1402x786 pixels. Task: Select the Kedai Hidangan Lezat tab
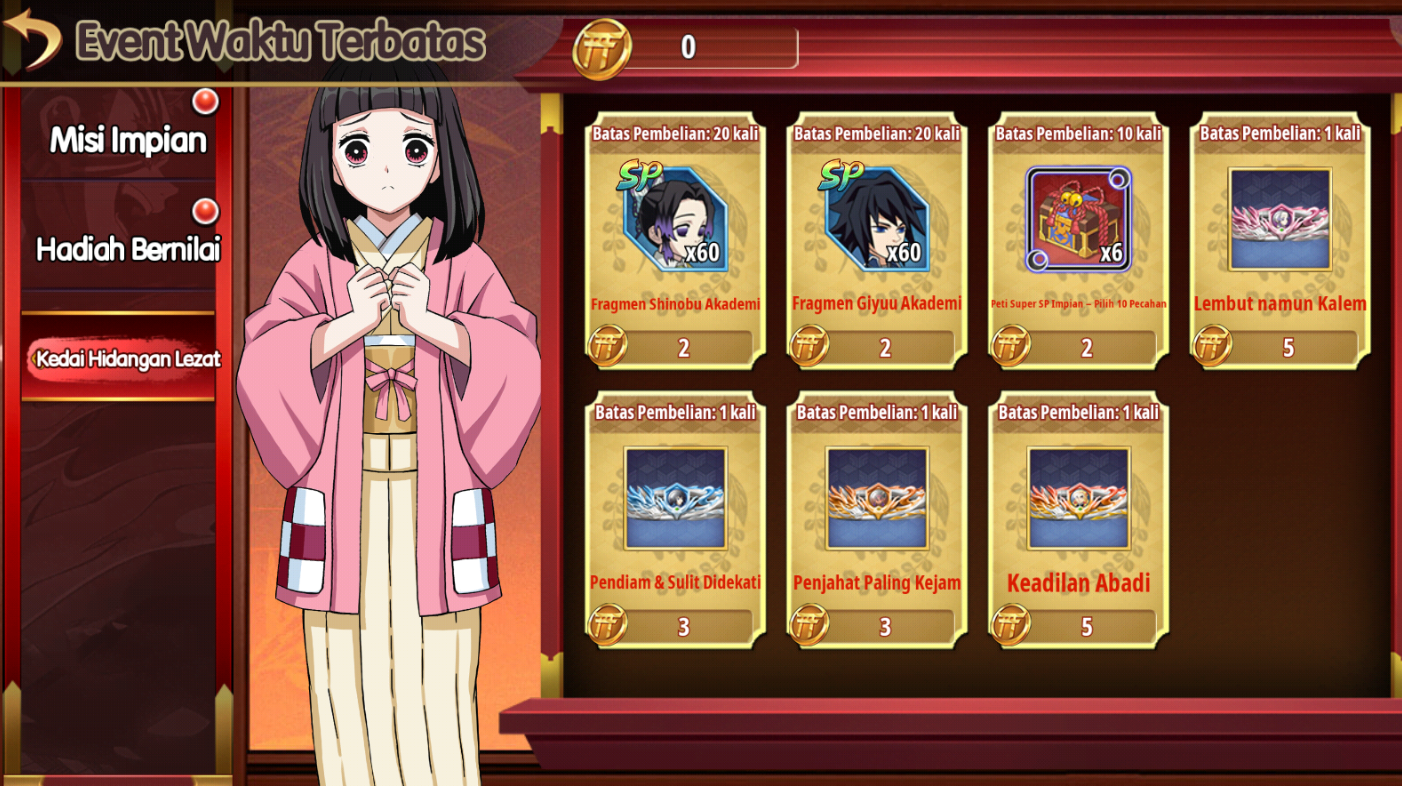tap(127, 358)
